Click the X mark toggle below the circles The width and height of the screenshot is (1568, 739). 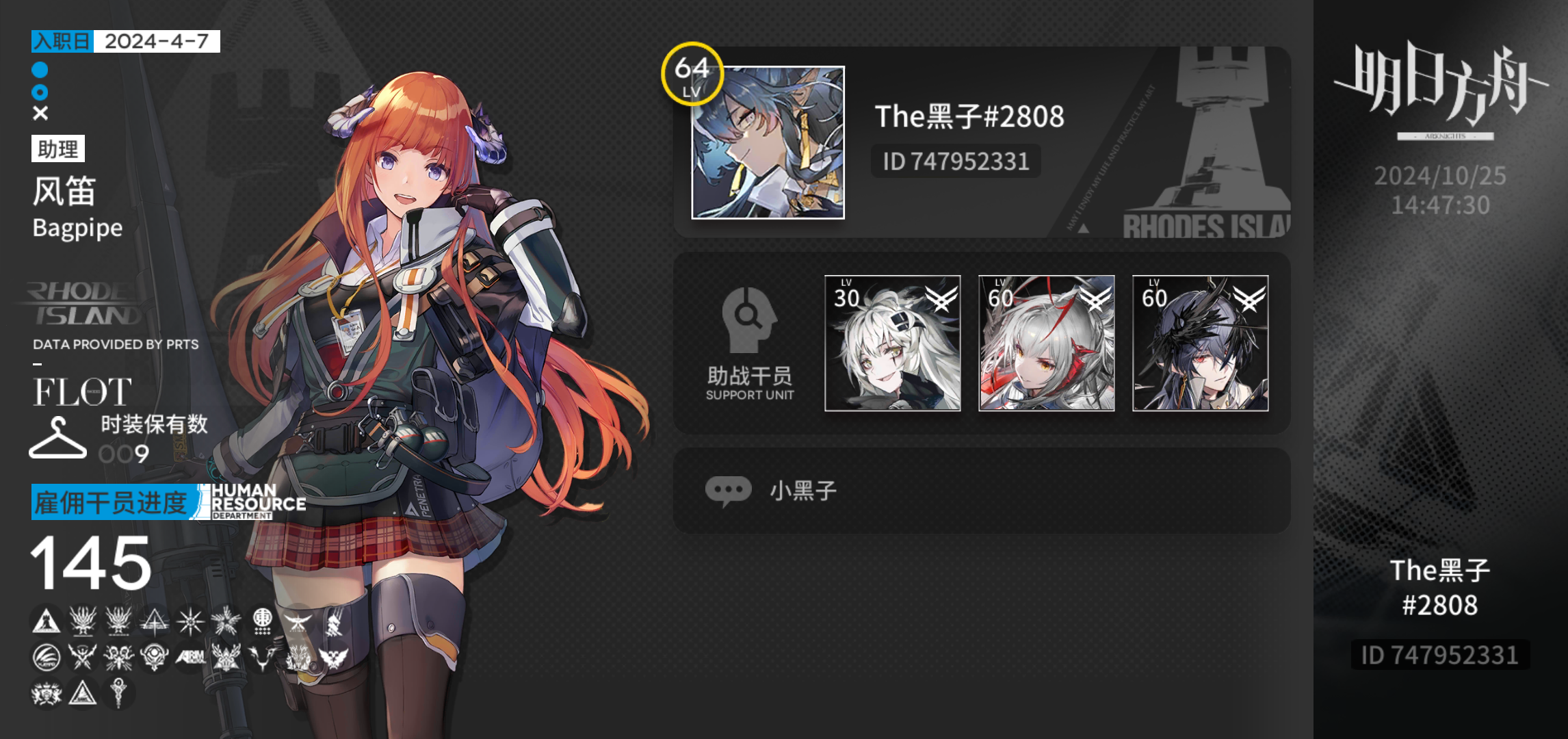pos(40,112)
